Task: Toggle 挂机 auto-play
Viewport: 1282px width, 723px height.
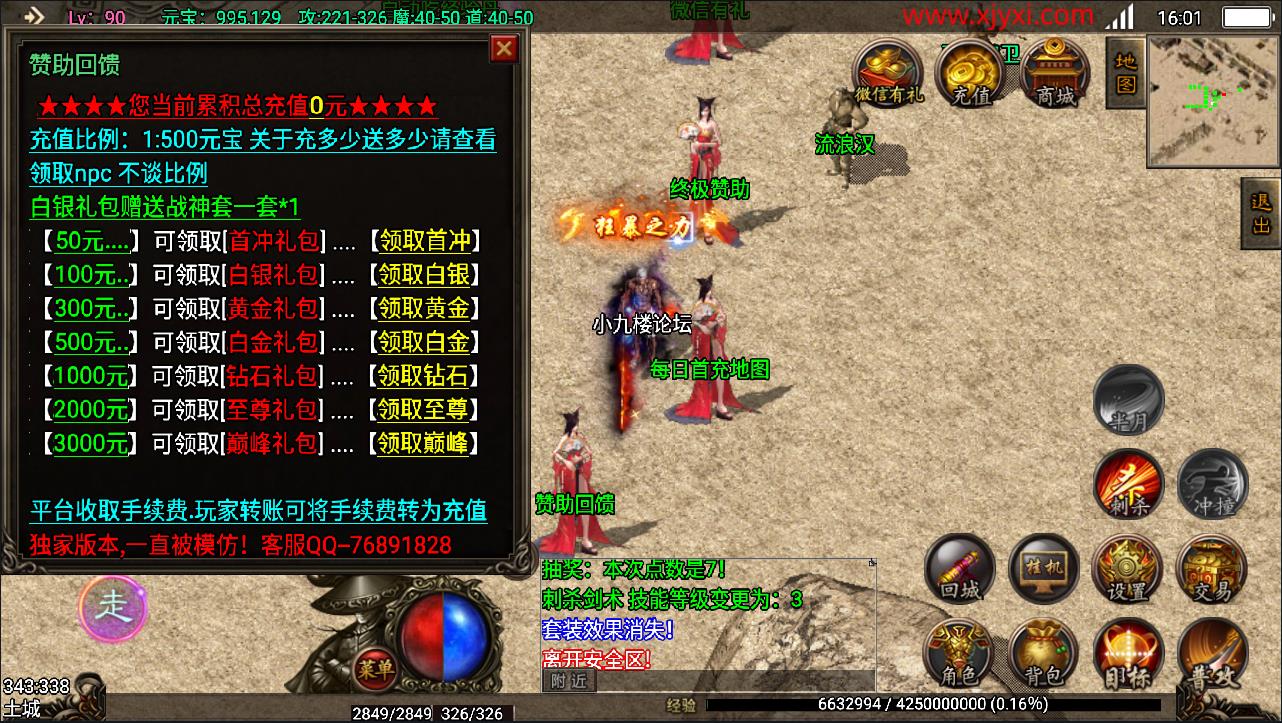Action: click(x=1043, y=569)
